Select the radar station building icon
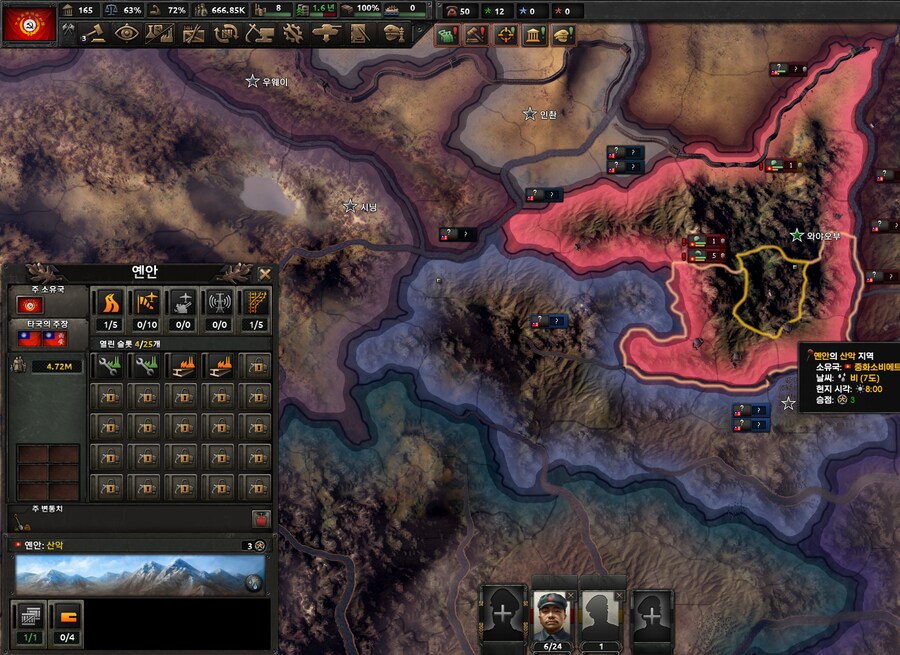This screenshot has width=900, height=655. click(x=218, y=303)
